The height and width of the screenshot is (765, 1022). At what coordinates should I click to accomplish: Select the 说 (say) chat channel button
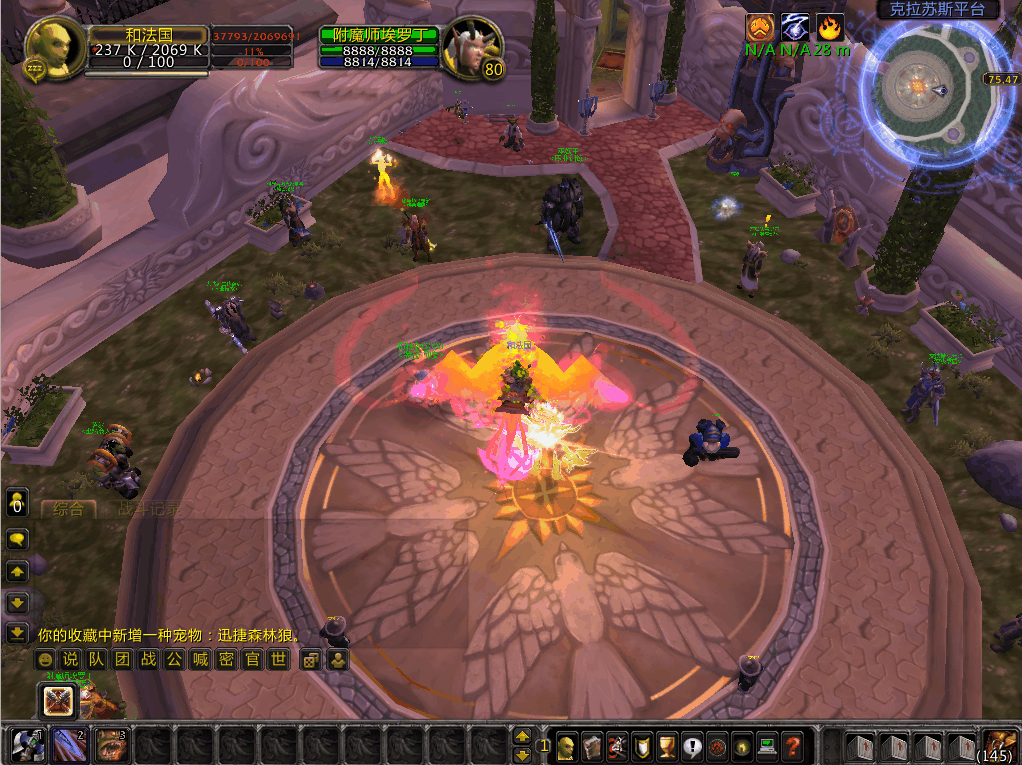pos(70,659)
